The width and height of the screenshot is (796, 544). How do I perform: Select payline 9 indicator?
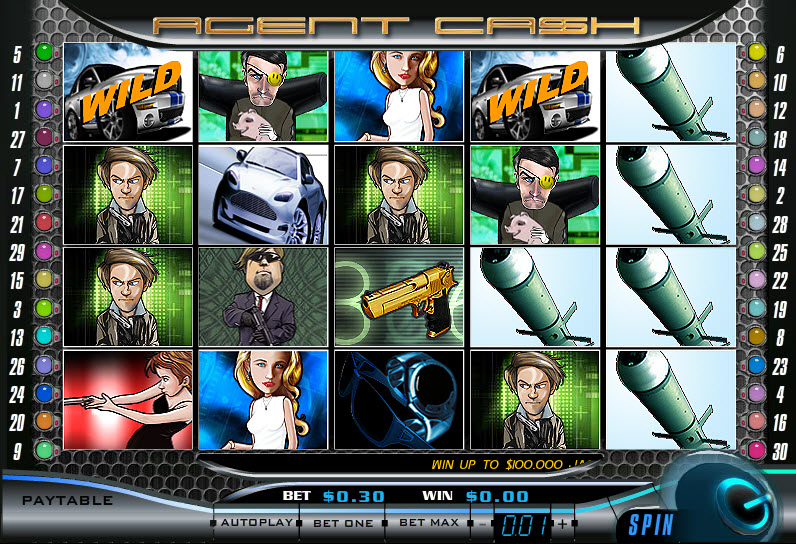[44, 450]
